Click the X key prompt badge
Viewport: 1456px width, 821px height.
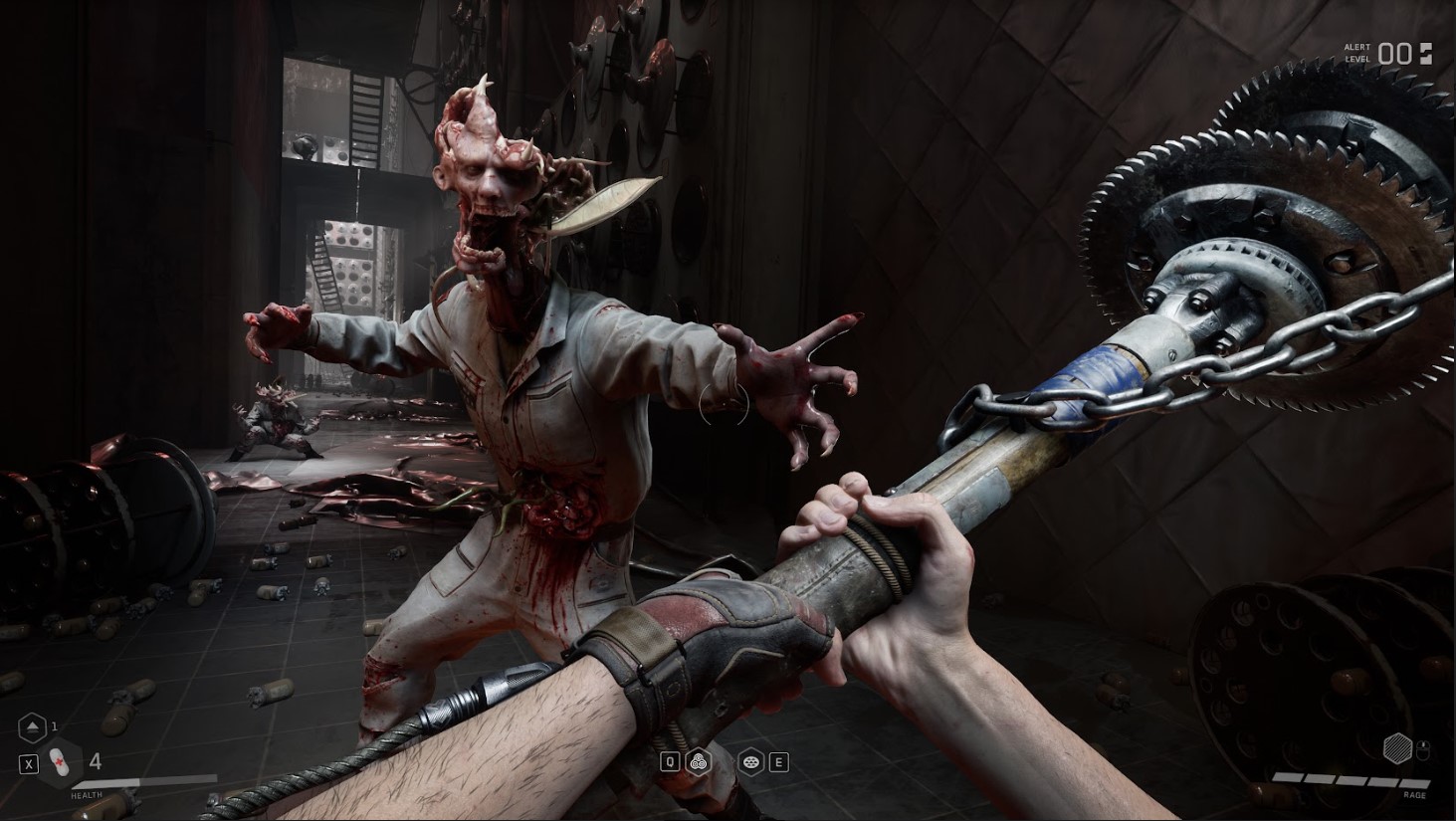(x=29, y=764)
